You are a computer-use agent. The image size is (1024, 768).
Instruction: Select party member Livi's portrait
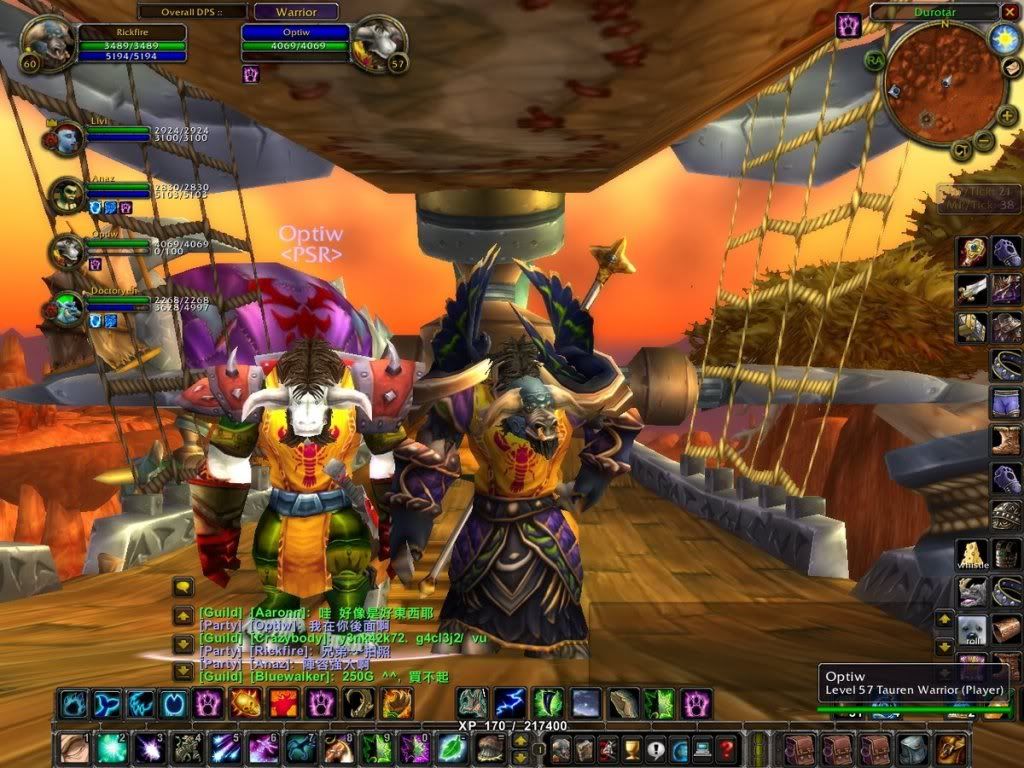pos(68,138)
